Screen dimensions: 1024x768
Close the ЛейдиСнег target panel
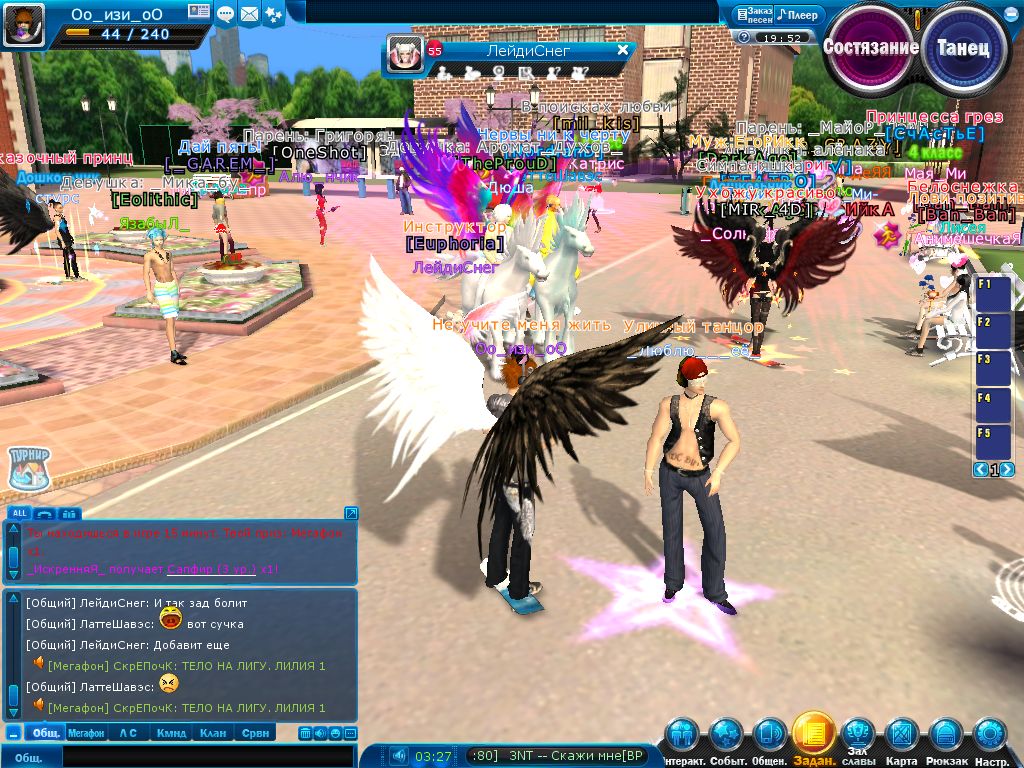tap(622, 49)
